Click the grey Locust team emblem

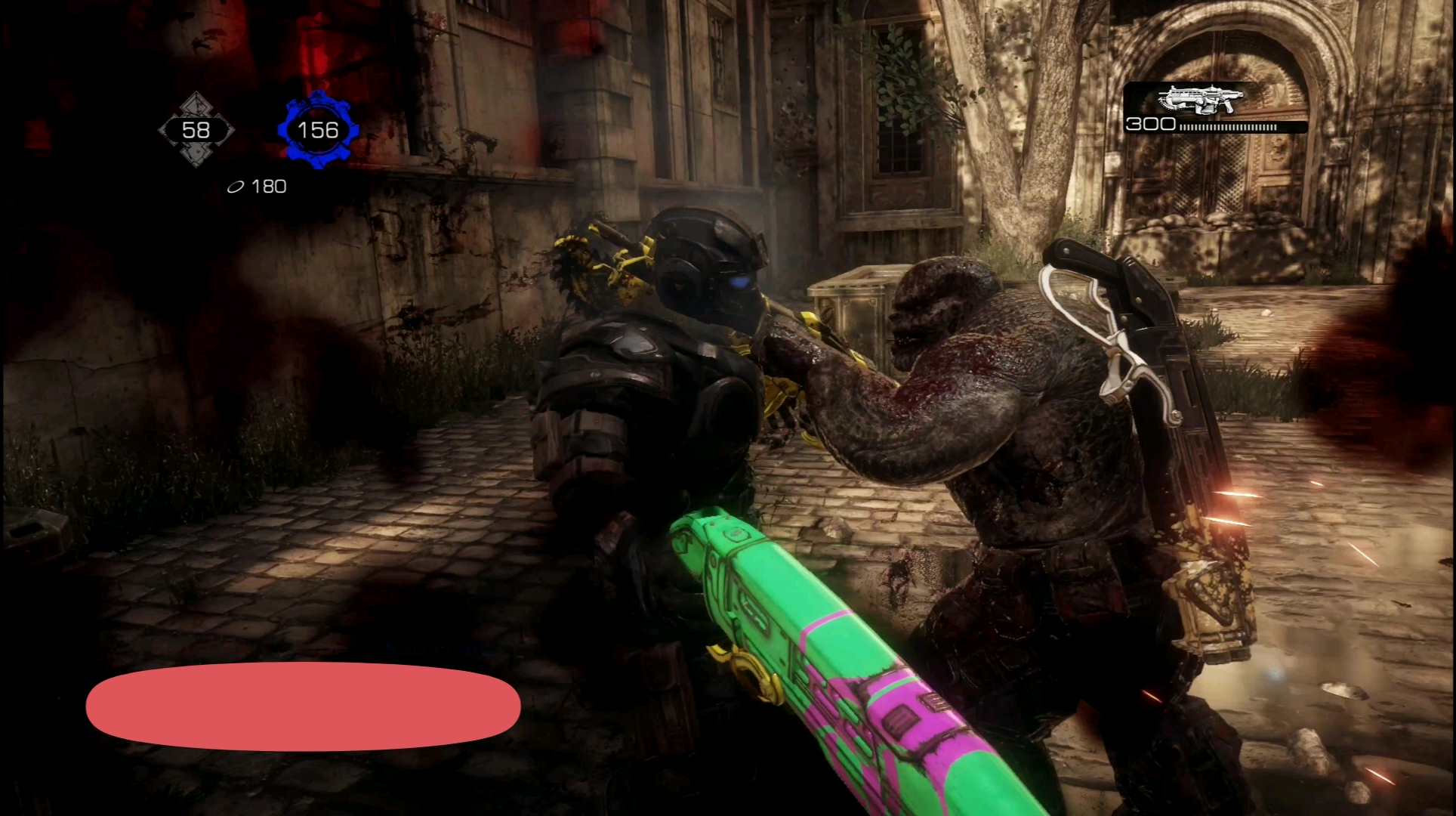click(196, 130)
